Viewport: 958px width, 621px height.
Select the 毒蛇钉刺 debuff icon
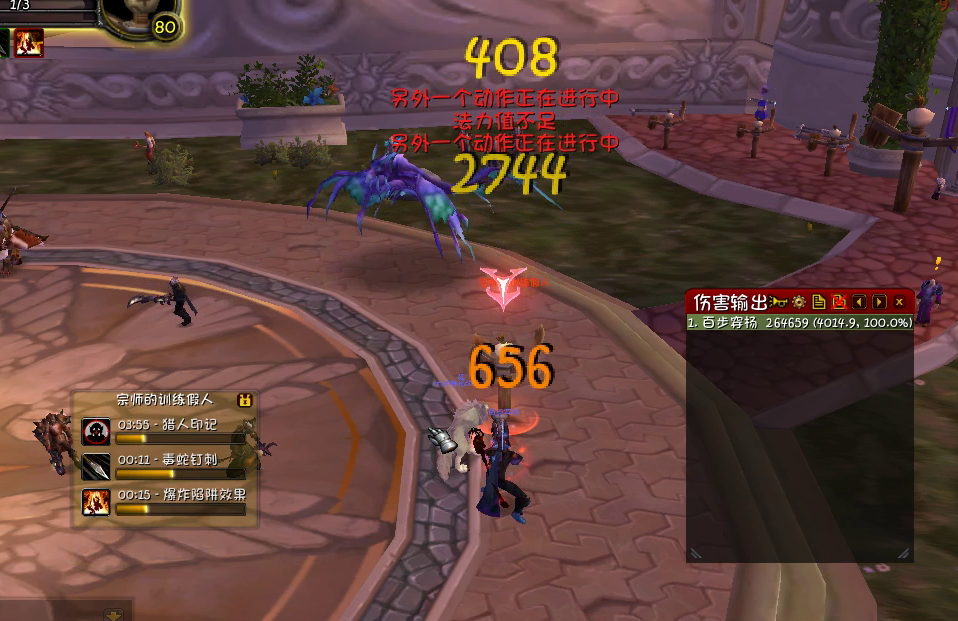(96, 466)
